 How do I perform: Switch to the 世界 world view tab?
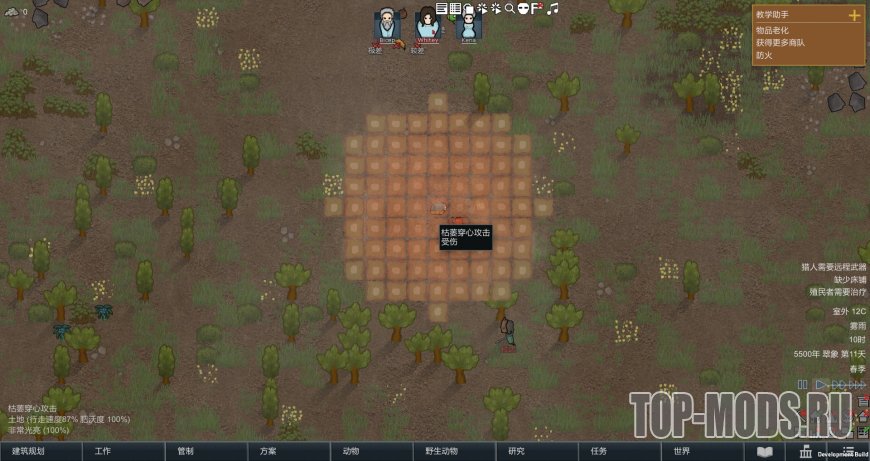(x=681, y=451)
